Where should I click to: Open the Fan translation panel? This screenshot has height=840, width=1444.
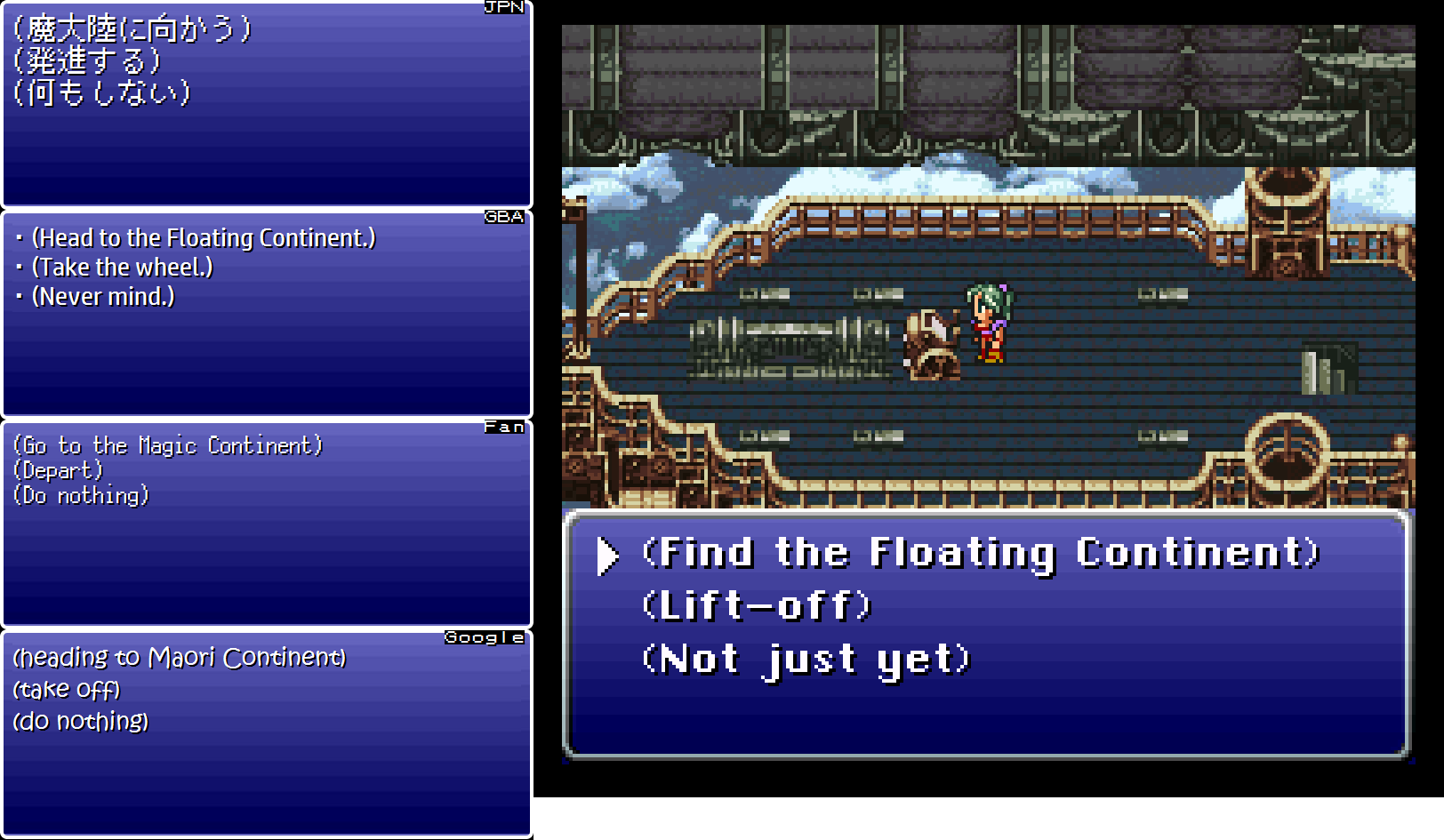pos(505,427)
